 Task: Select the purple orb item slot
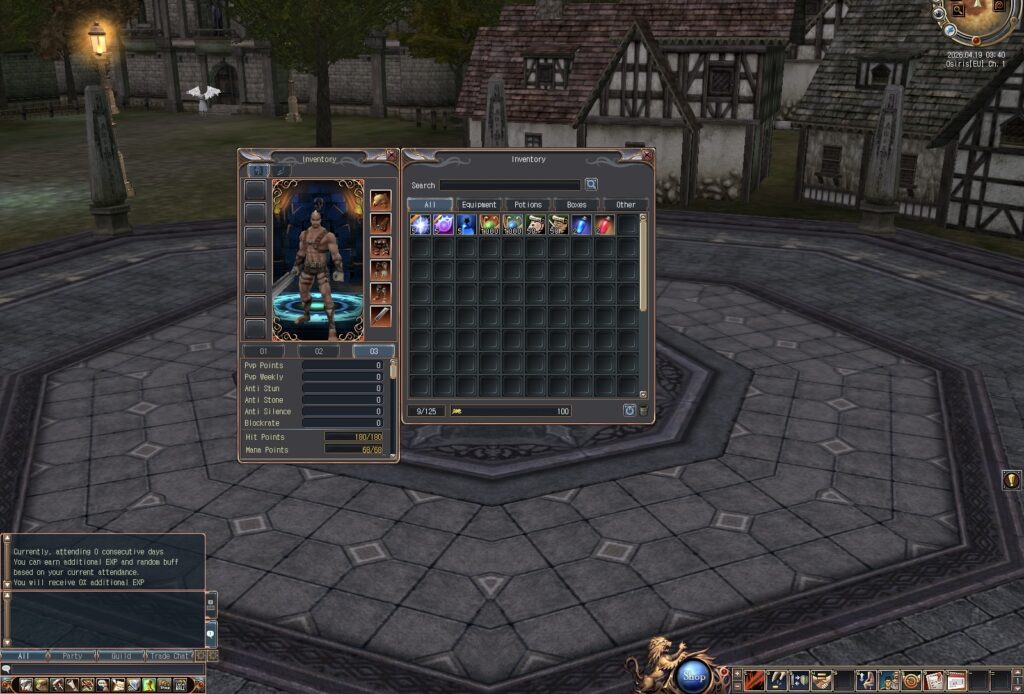[443, 225]
